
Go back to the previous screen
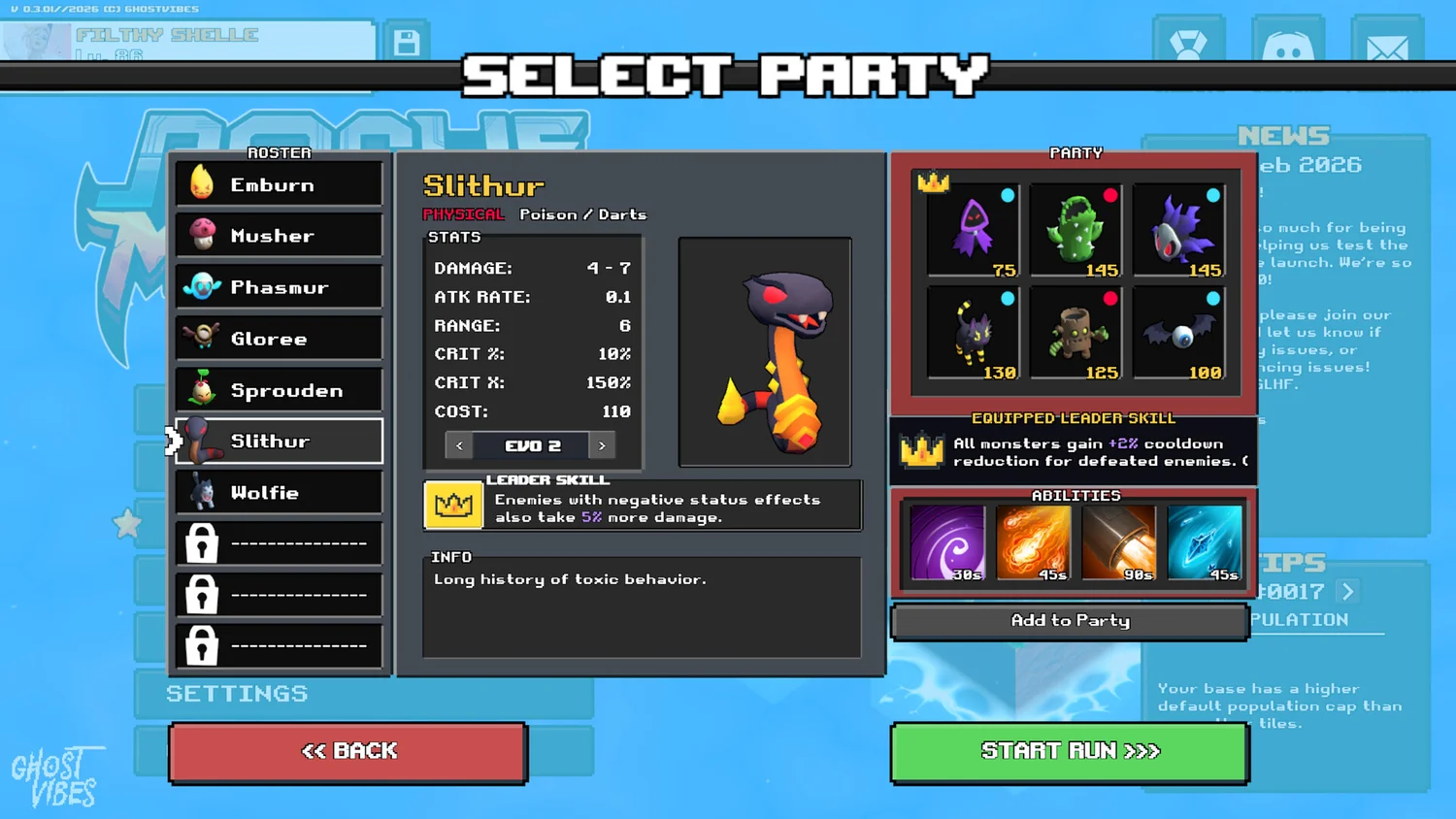(x=348, y=751)
